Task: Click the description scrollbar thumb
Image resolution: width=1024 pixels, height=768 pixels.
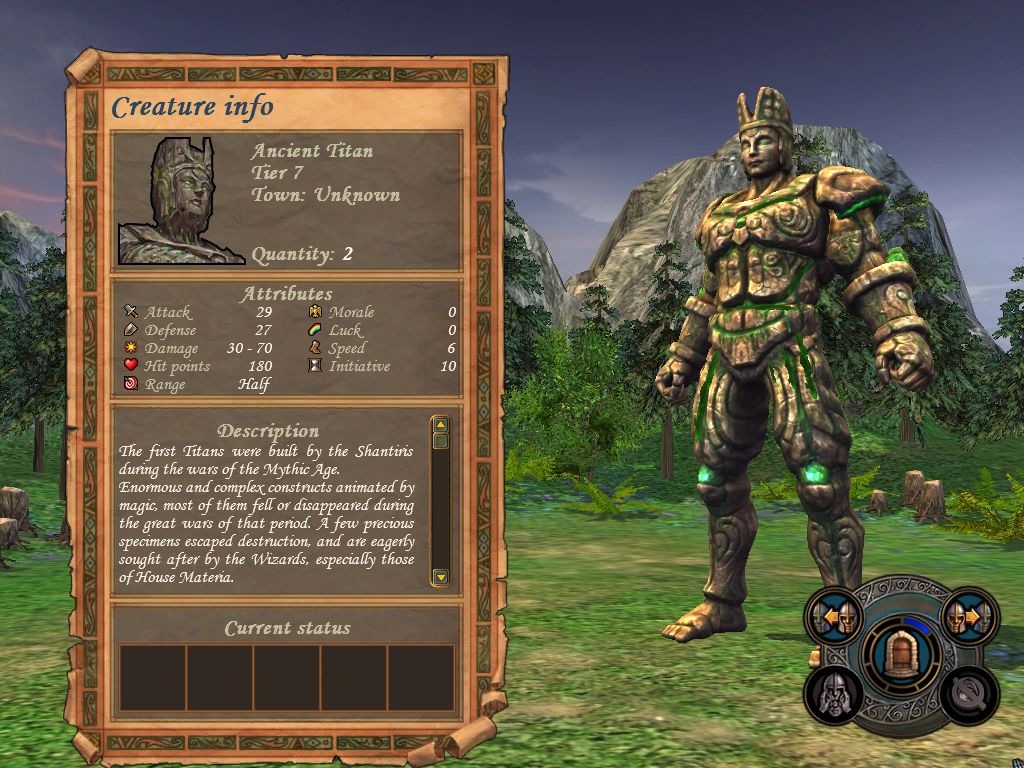Action: pos(440,440)
